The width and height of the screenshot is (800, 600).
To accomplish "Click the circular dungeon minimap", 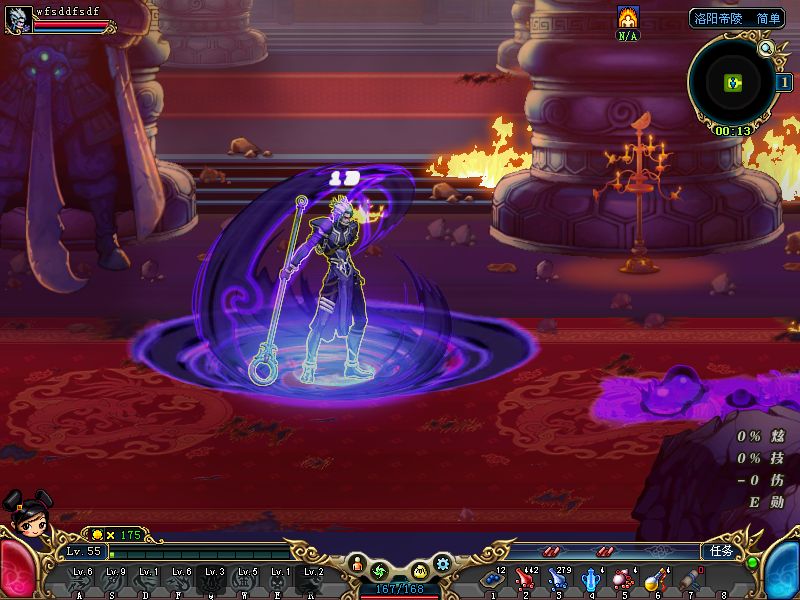I will [x=731, y=82].
